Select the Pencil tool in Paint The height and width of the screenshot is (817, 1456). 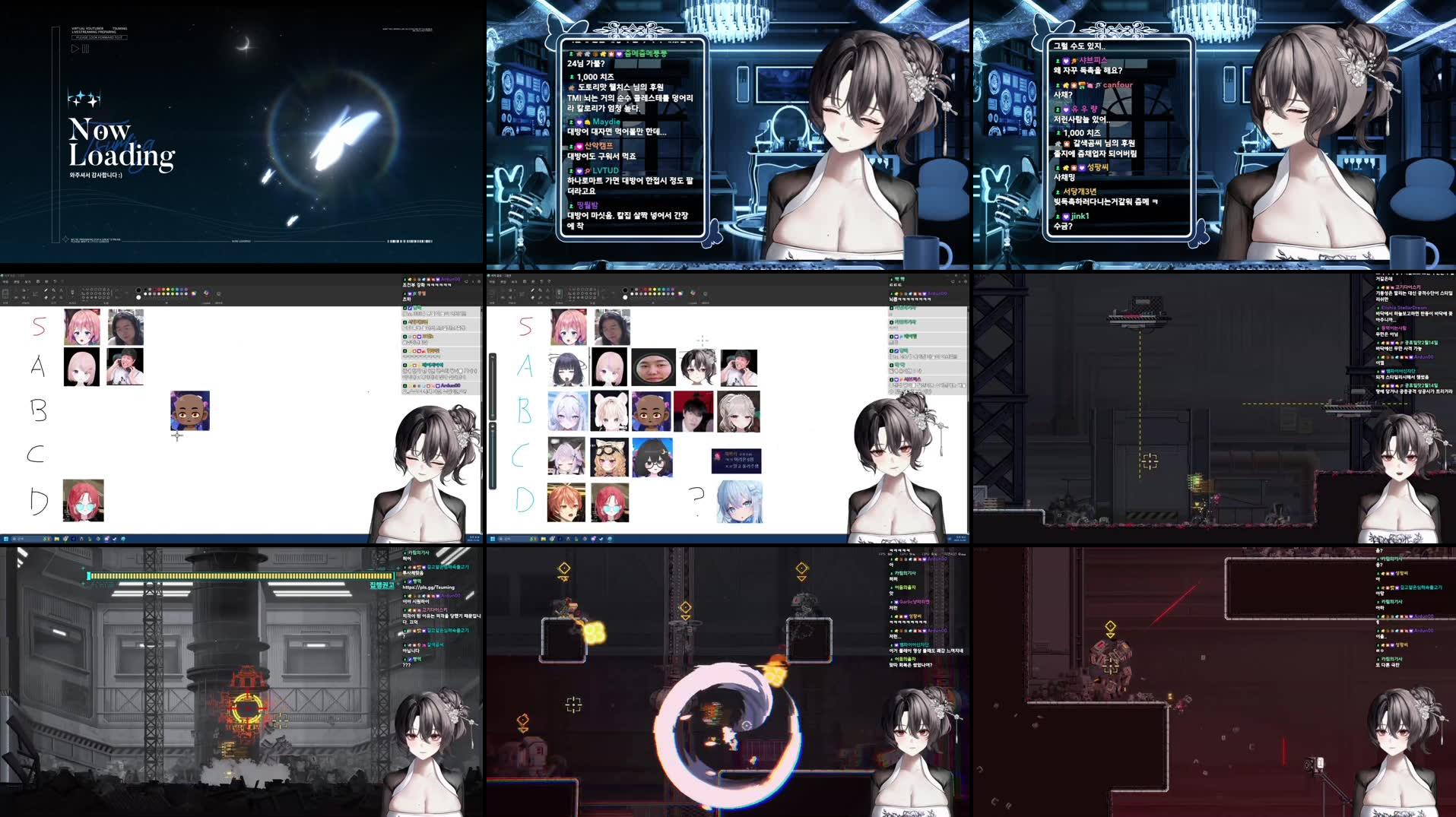click(46, 290)
